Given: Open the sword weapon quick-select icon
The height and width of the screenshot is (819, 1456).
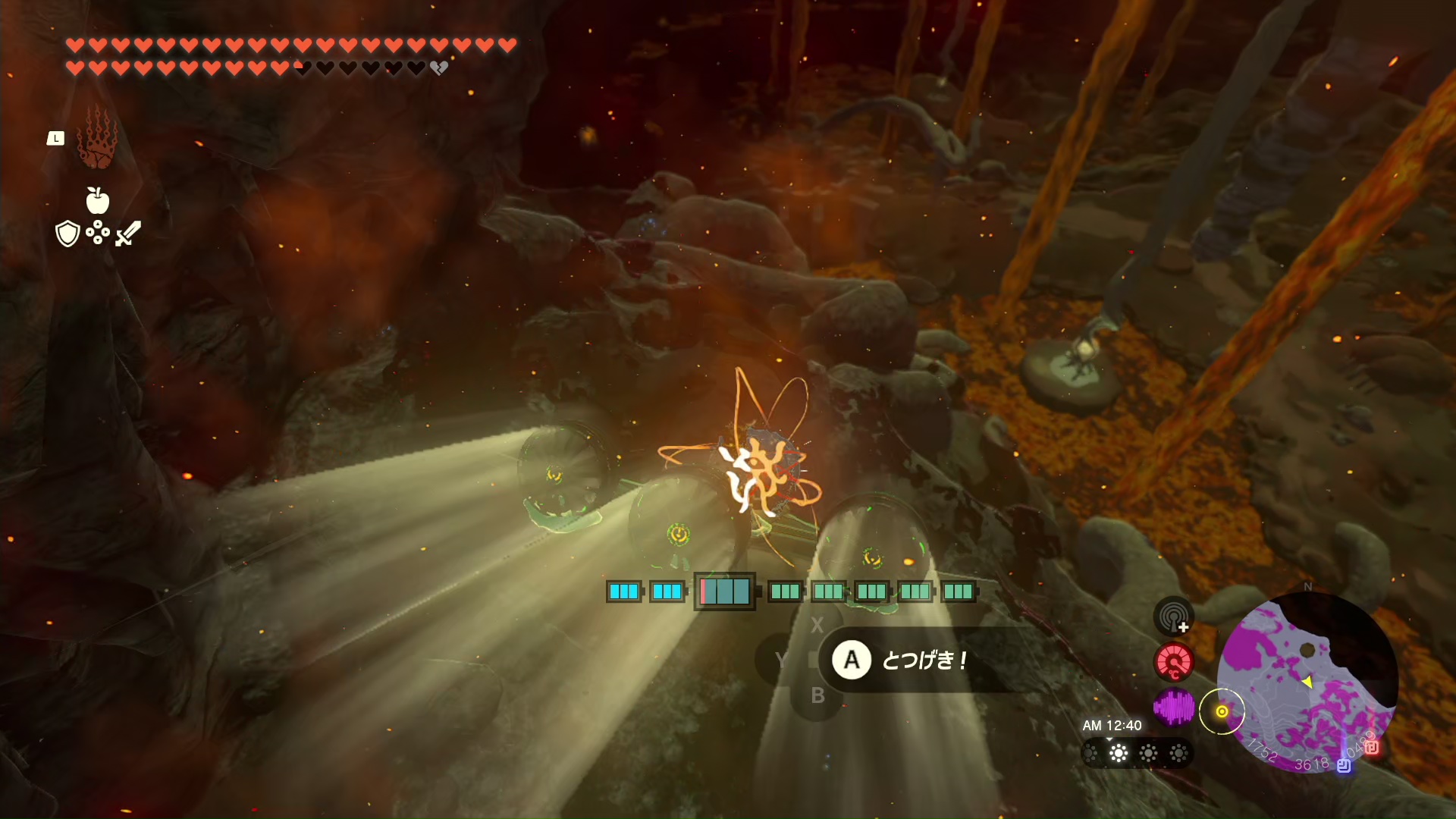Looking at the screenshot, I should pyautogui.click(x=128, y=233).
